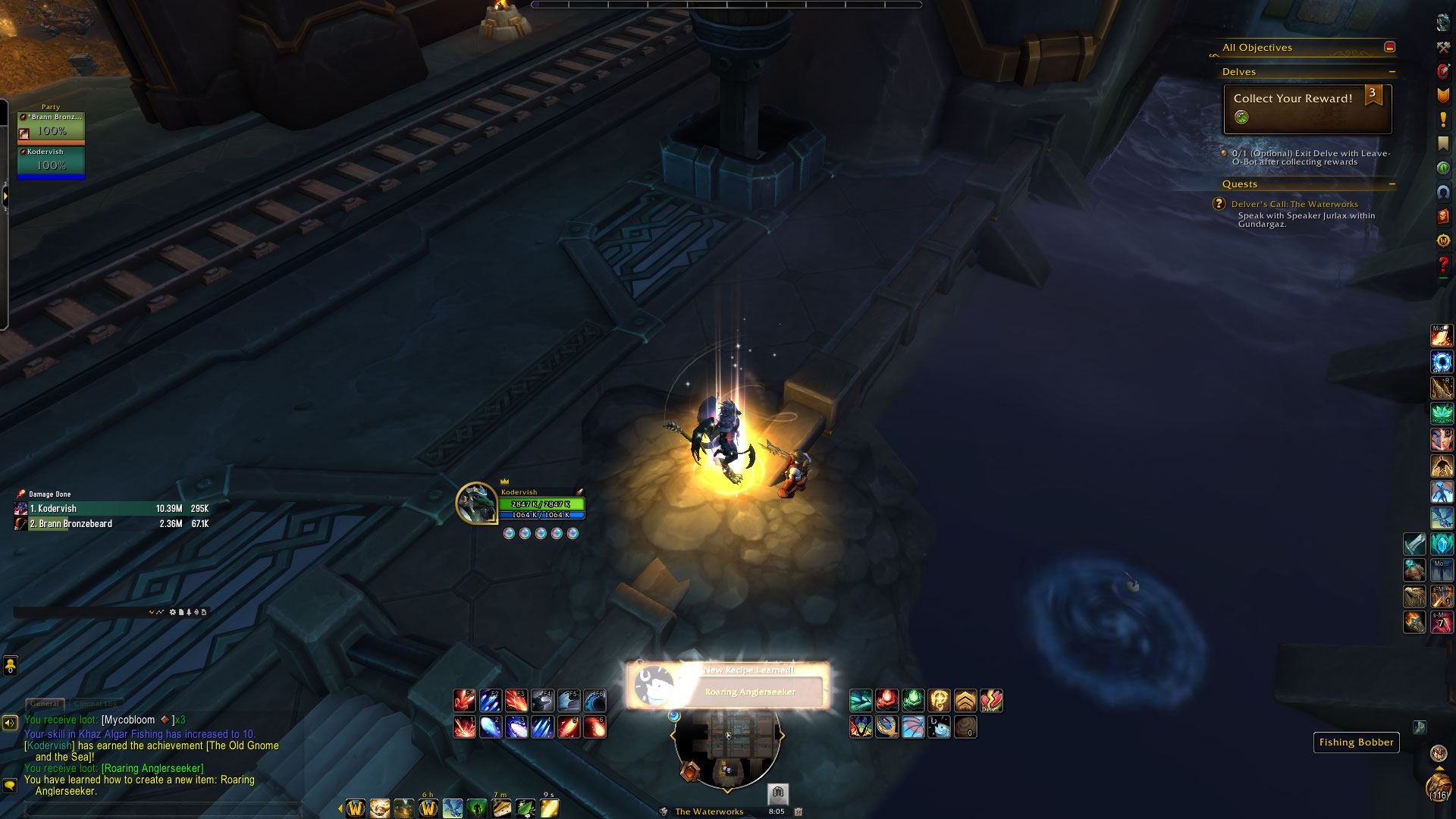Switch to the General chat tab
The width and height of the screenshot is (1456, 819).
click(x=45, y=704)
